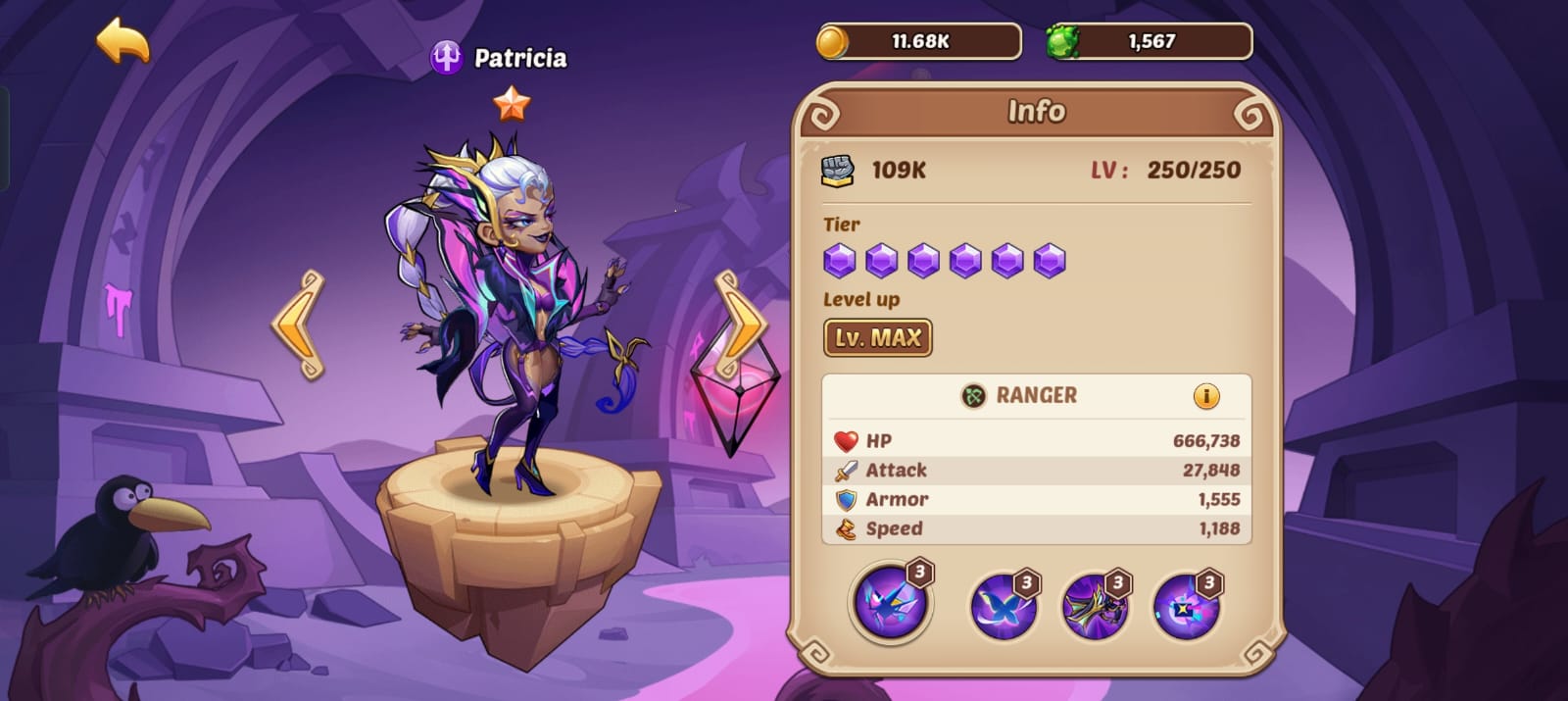Show the previous hero with left arrow
Image resolution: width=1568 pixels, height=701 pixels.
[x=299, y=325]
